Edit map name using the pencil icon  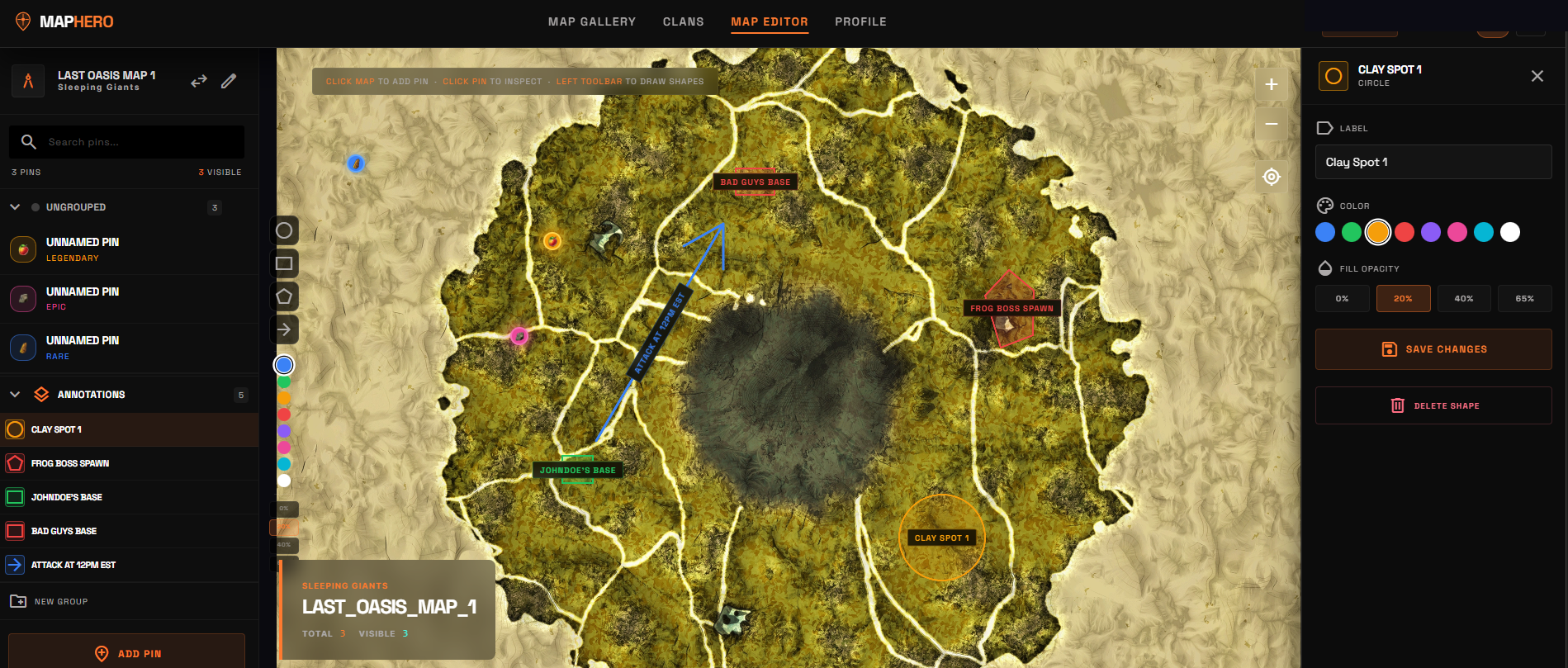coord(229,80)
